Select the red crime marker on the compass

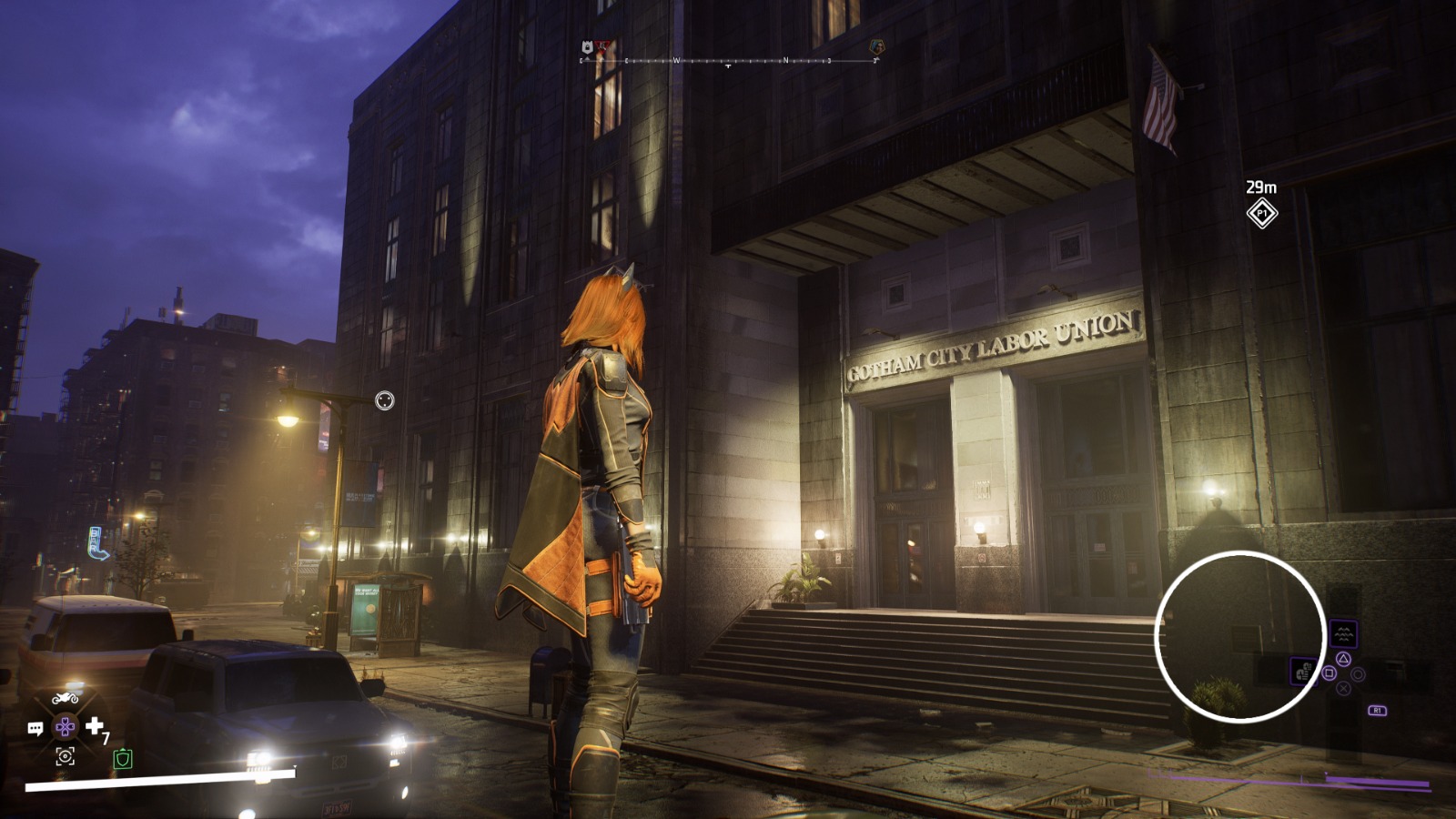pos(602,45)
